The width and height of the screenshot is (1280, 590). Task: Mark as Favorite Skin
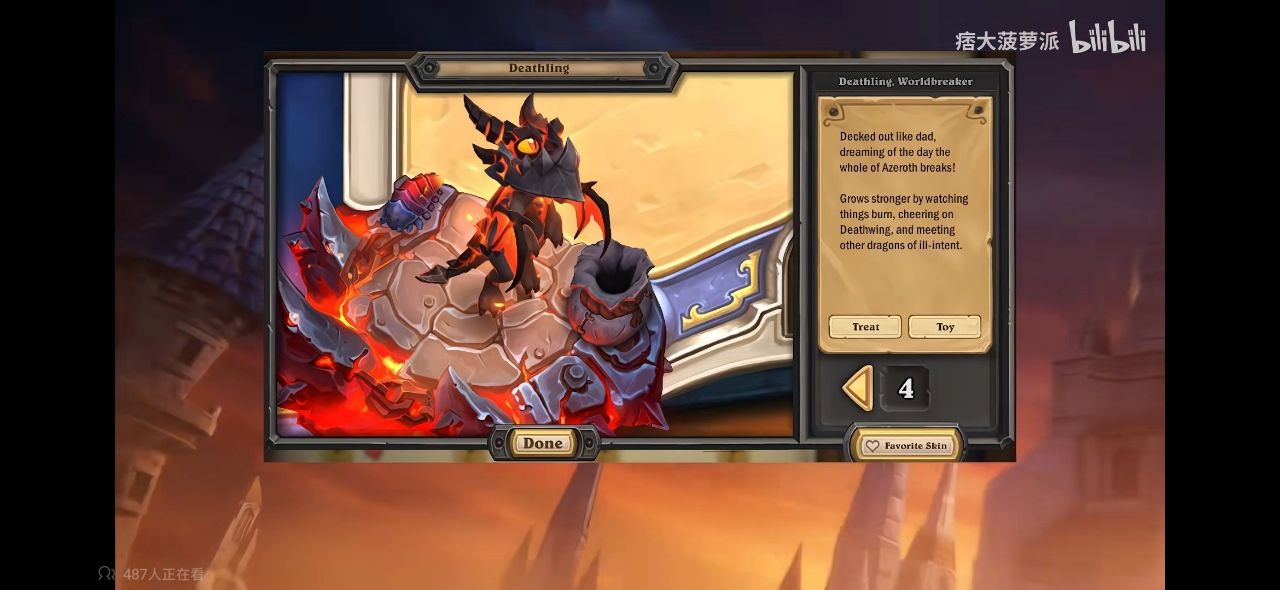click(x=906, y=446)
